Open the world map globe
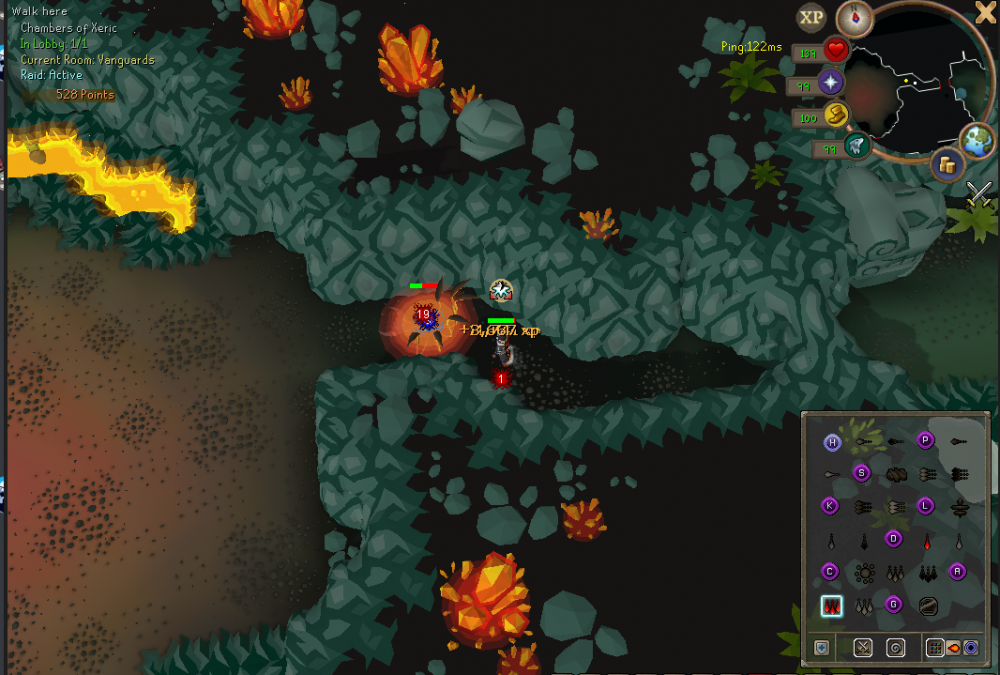Screen dimensions: 1000x675 tap(977, 141)
